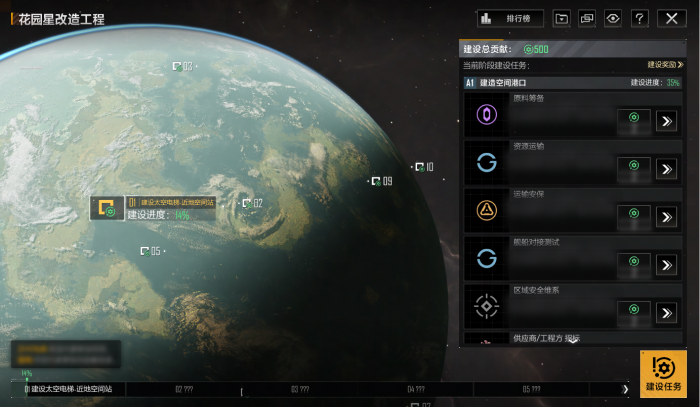Open the 排行榜 leaderboard
Viewport: 700px width, 407px height.
tap(510, 18)
